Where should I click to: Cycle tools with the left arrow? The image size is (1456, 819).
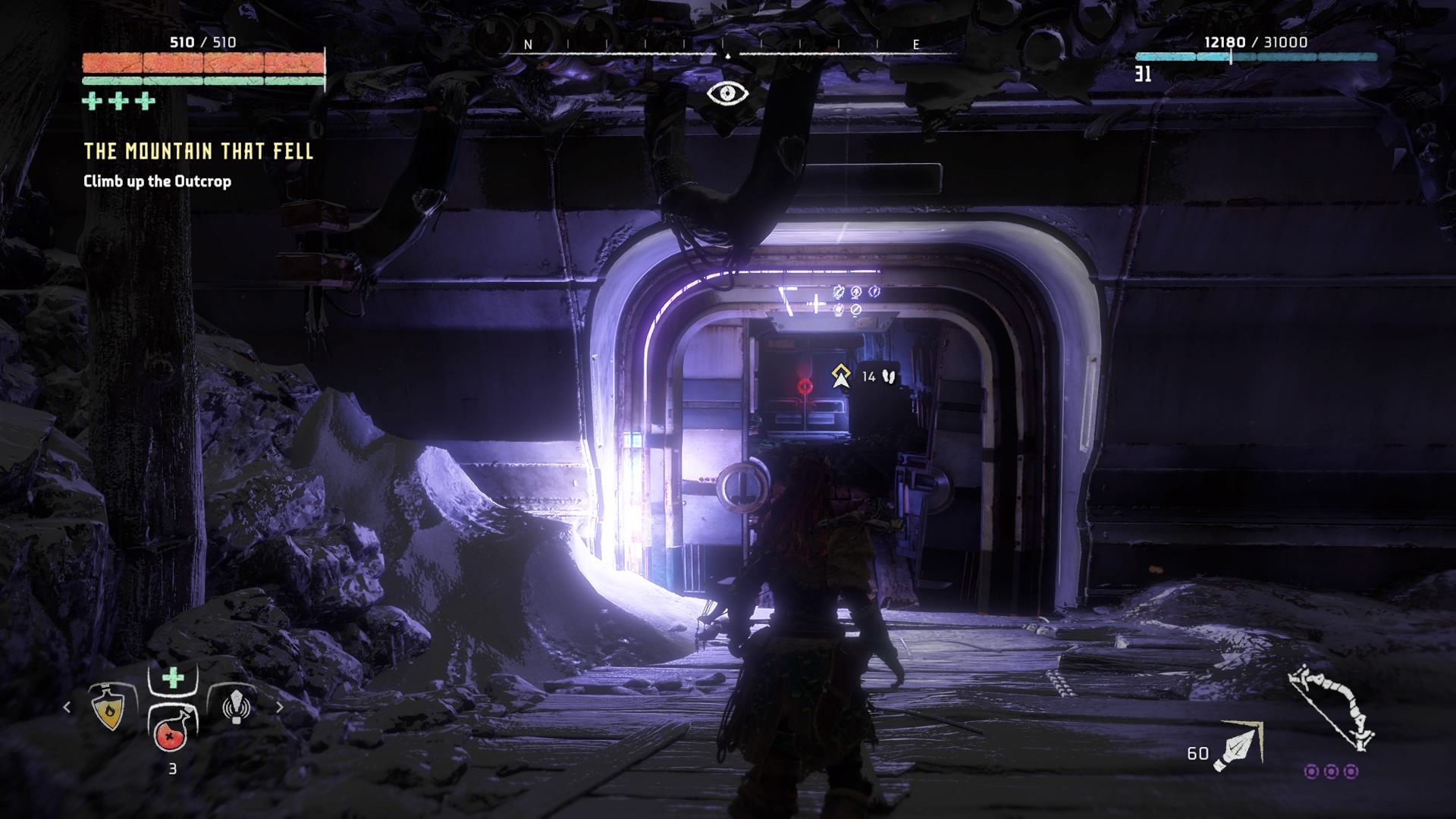pyautogui.click(x=67, y=707)
